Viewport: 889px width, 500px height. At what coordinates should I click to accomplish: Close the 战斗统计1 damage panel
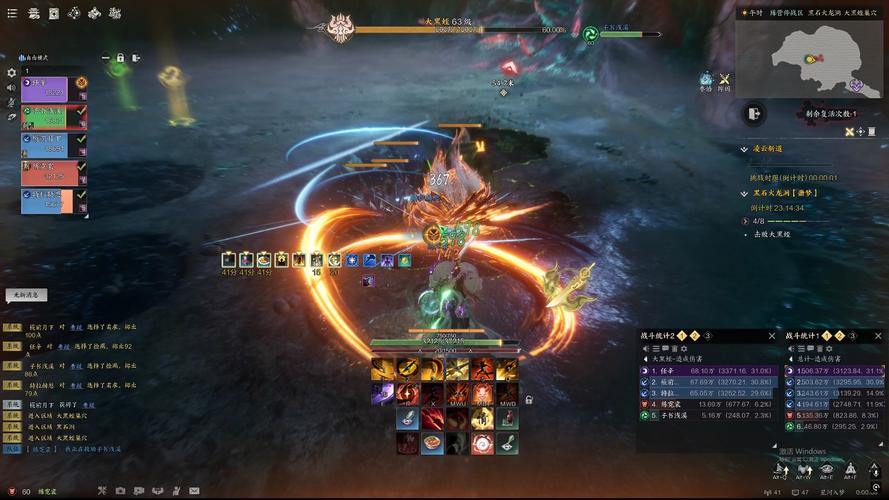[x=877, y=336]
